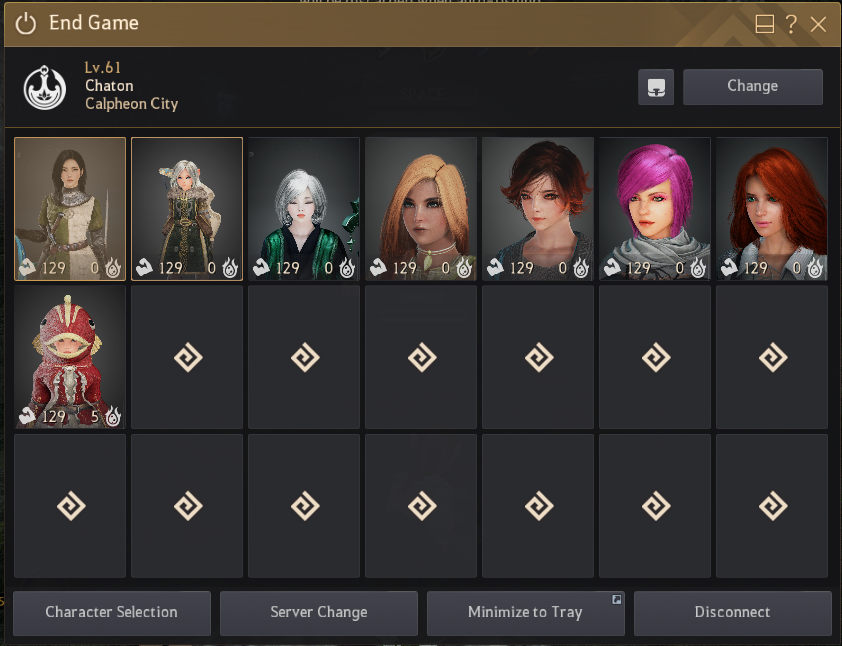Select the short dark-red-haired character portrait

[x=538, y=208]
